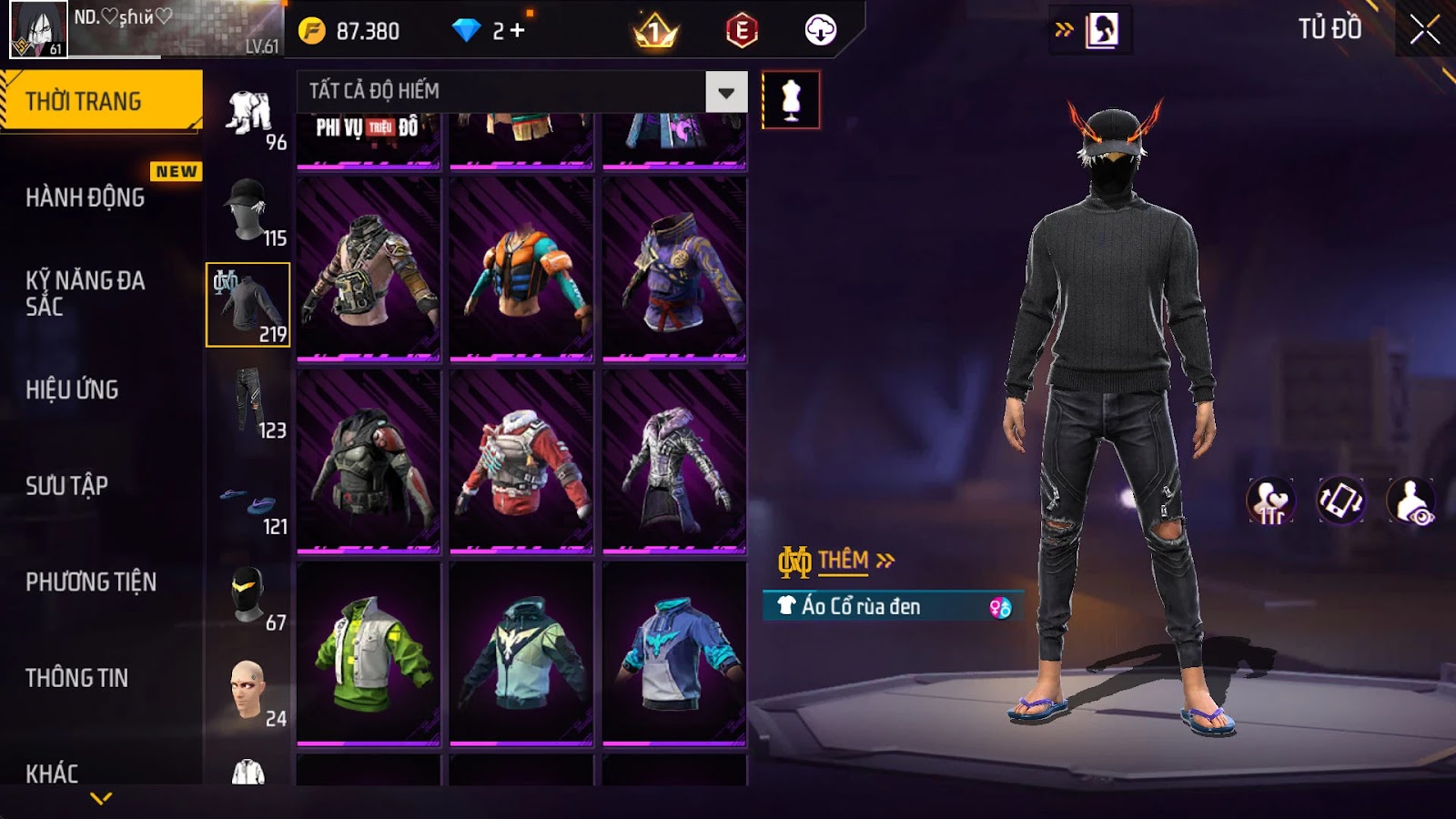Open the cloud download icon
The width and height of the screenshot is (1456, 819).
tap(820, 31)
